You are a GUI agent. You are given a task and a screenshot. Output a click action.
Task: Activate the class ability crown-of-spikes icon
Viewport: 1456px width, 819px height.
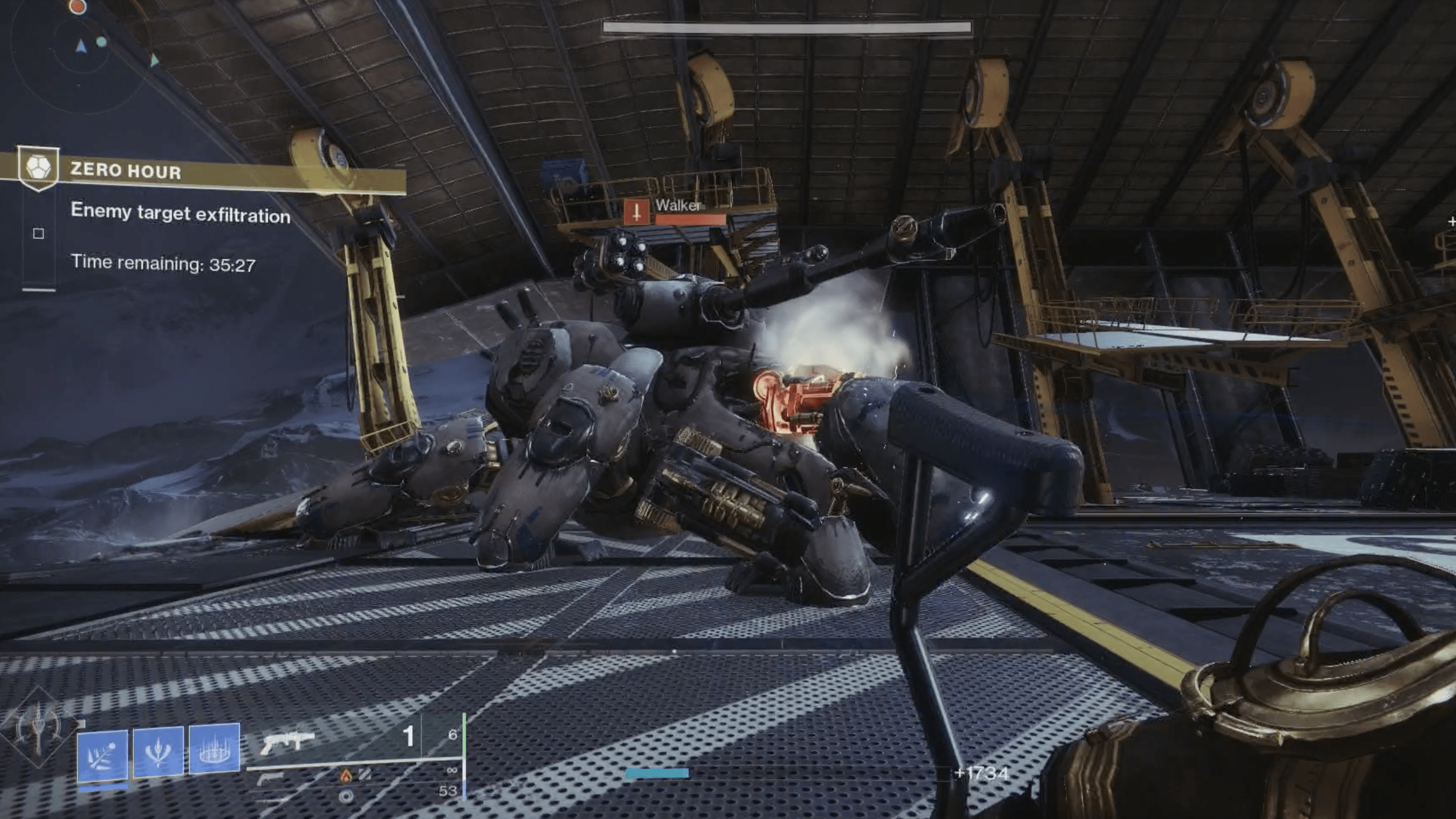[x=214, y=748]
